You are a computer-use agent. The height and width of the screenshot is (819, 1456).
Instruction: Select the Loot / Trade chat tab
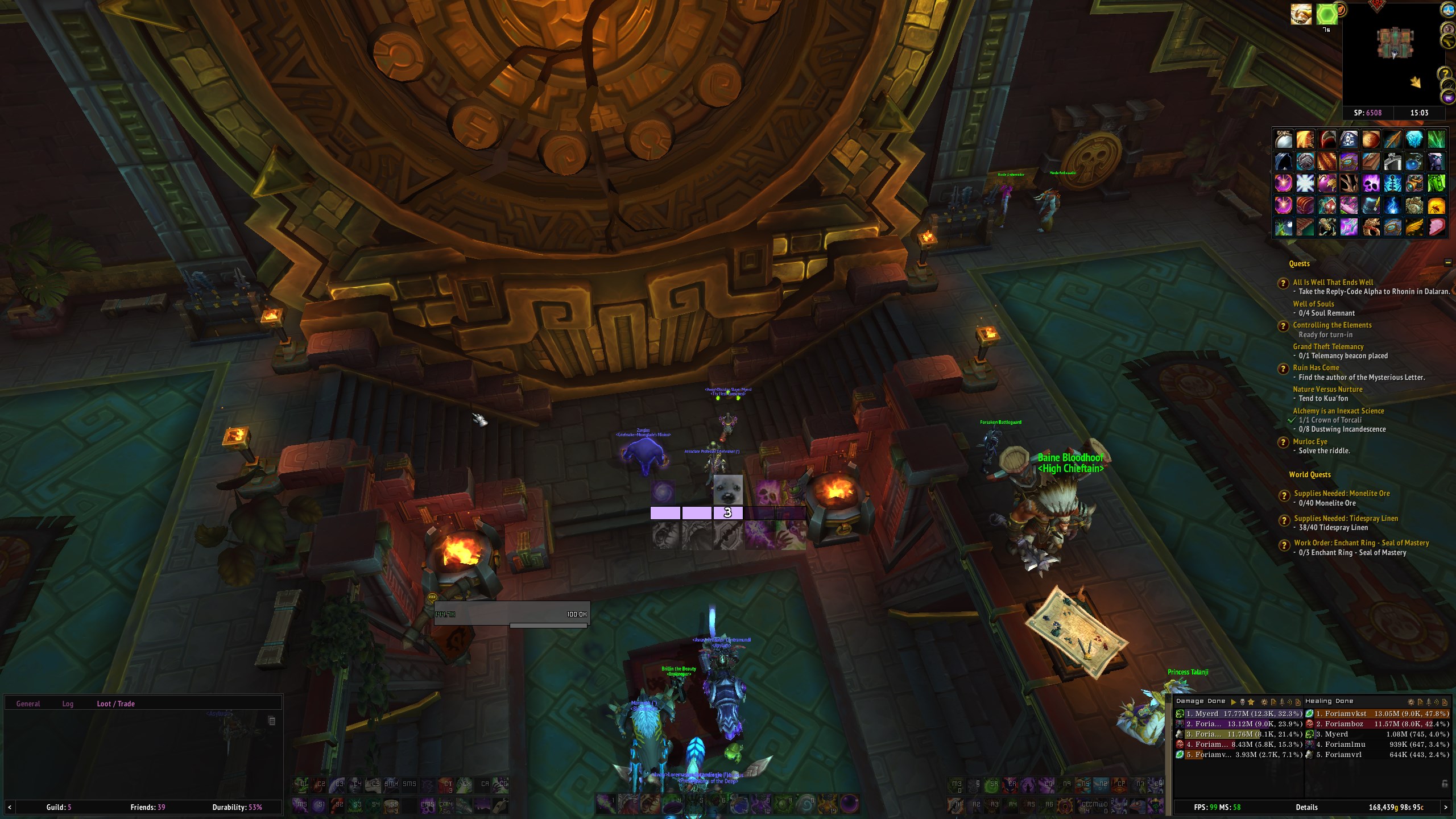coord(115,704)
